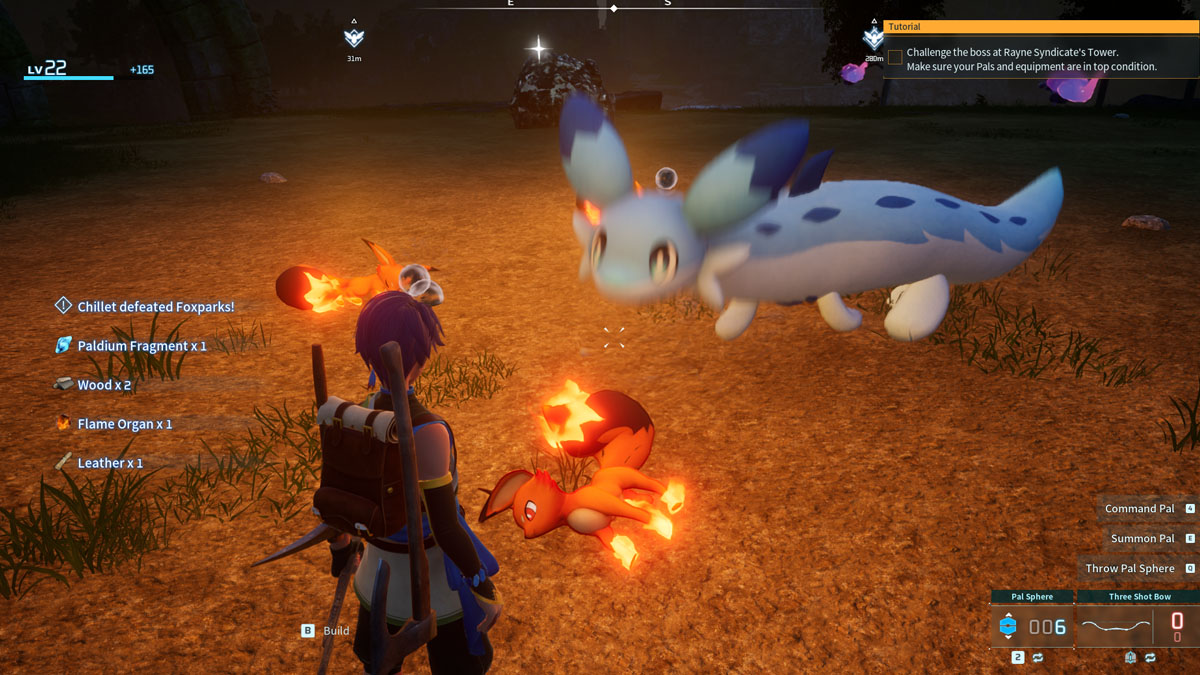Viewport: 1200px width, 675px height.
Task: Select the Three Shot Bow weapon slot
Action: pyautogui.click(x=1139, y=626)
